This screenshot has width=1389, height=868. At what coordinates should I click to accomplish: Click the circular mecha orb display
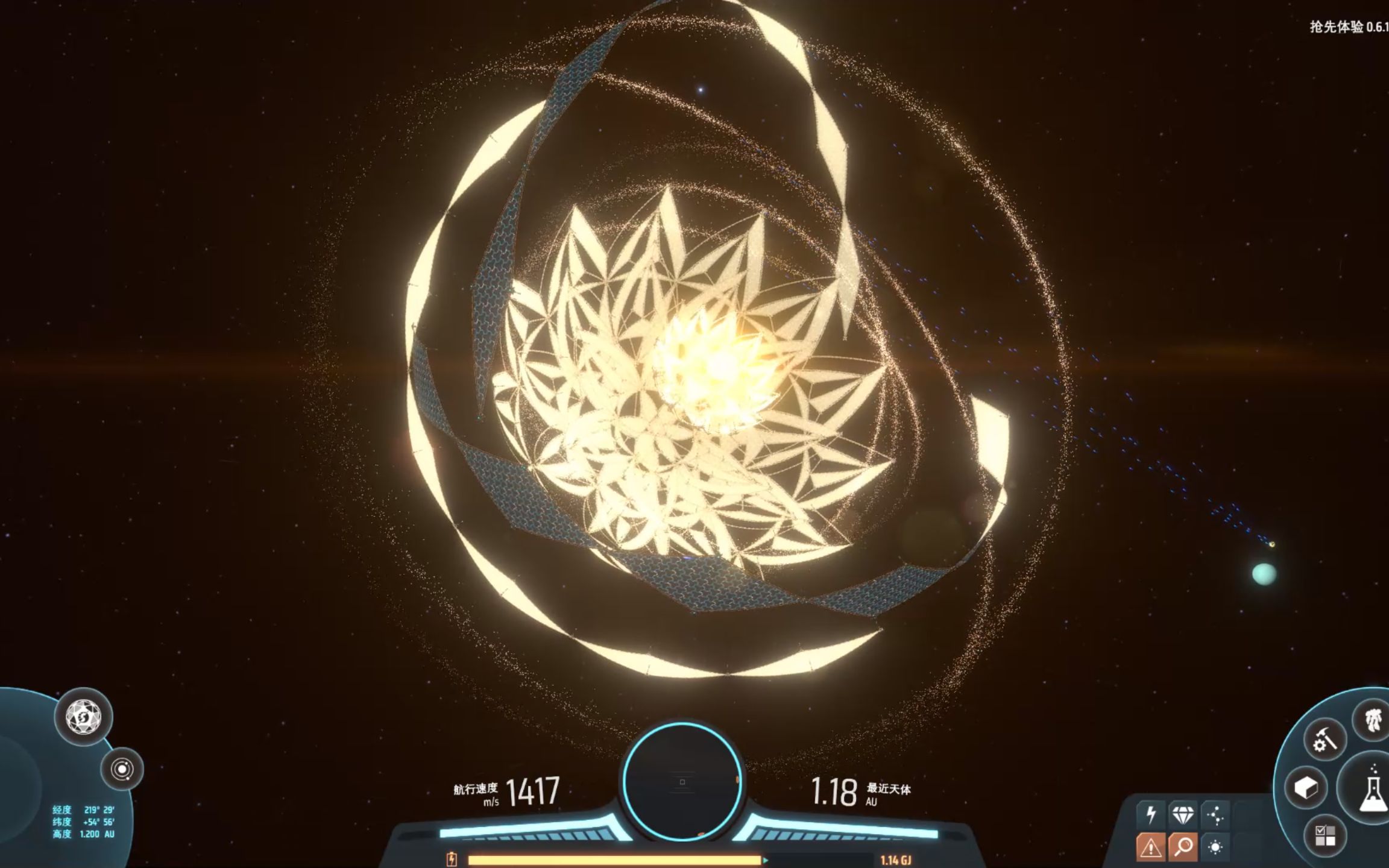click(682, 781)
